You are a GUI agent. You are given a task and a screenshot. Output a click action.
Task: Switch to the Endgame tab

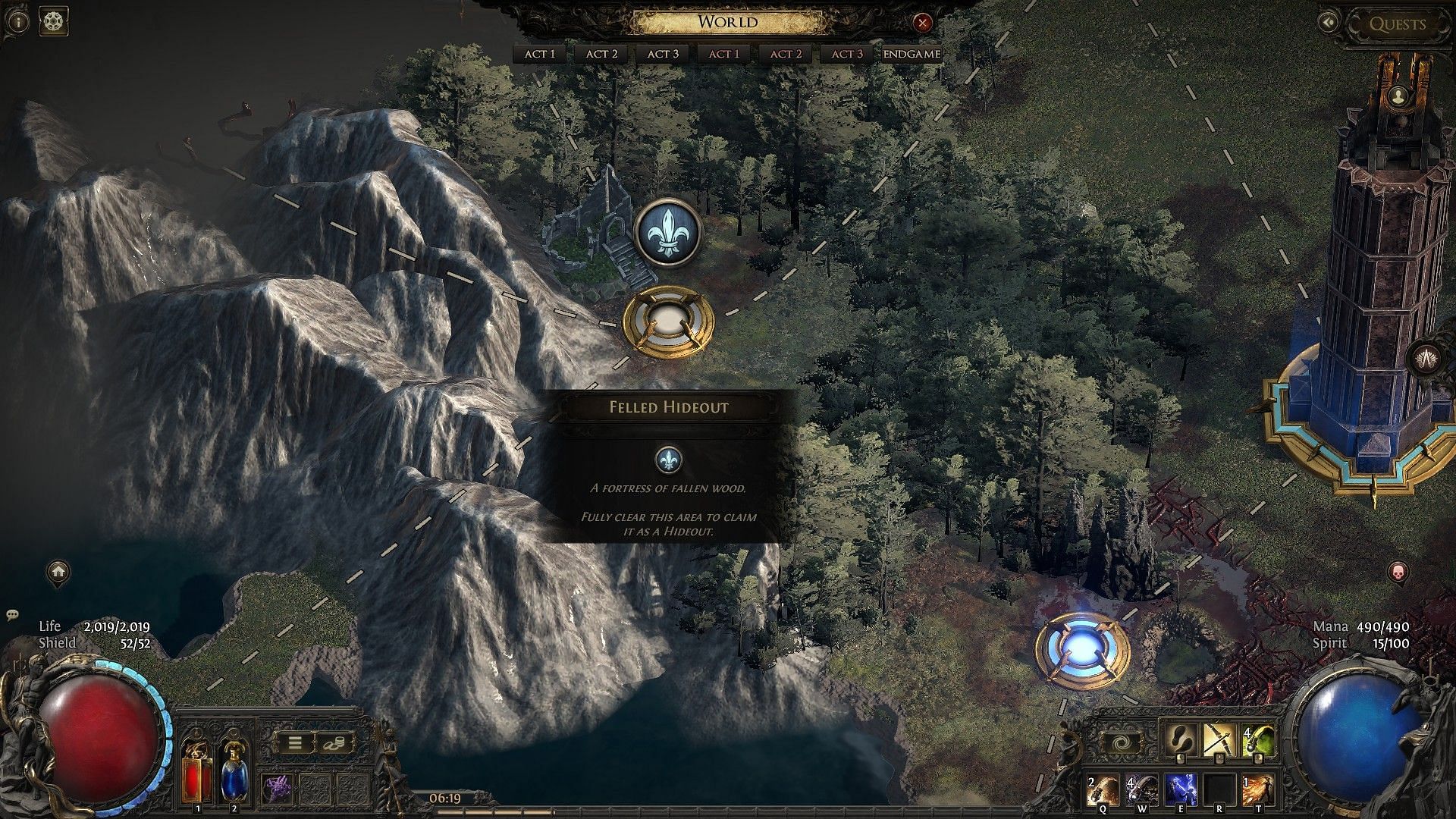[912, 54]
